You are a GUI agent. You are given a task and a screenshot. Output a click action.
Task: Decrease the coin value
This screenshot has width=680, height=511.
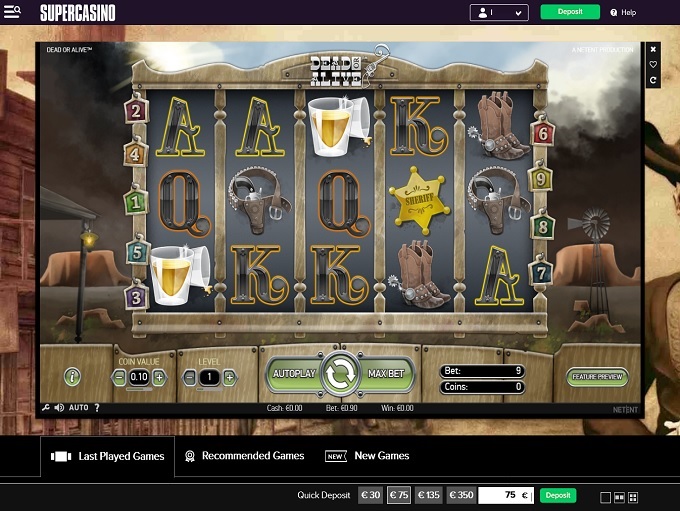click(x=120, y=377)
